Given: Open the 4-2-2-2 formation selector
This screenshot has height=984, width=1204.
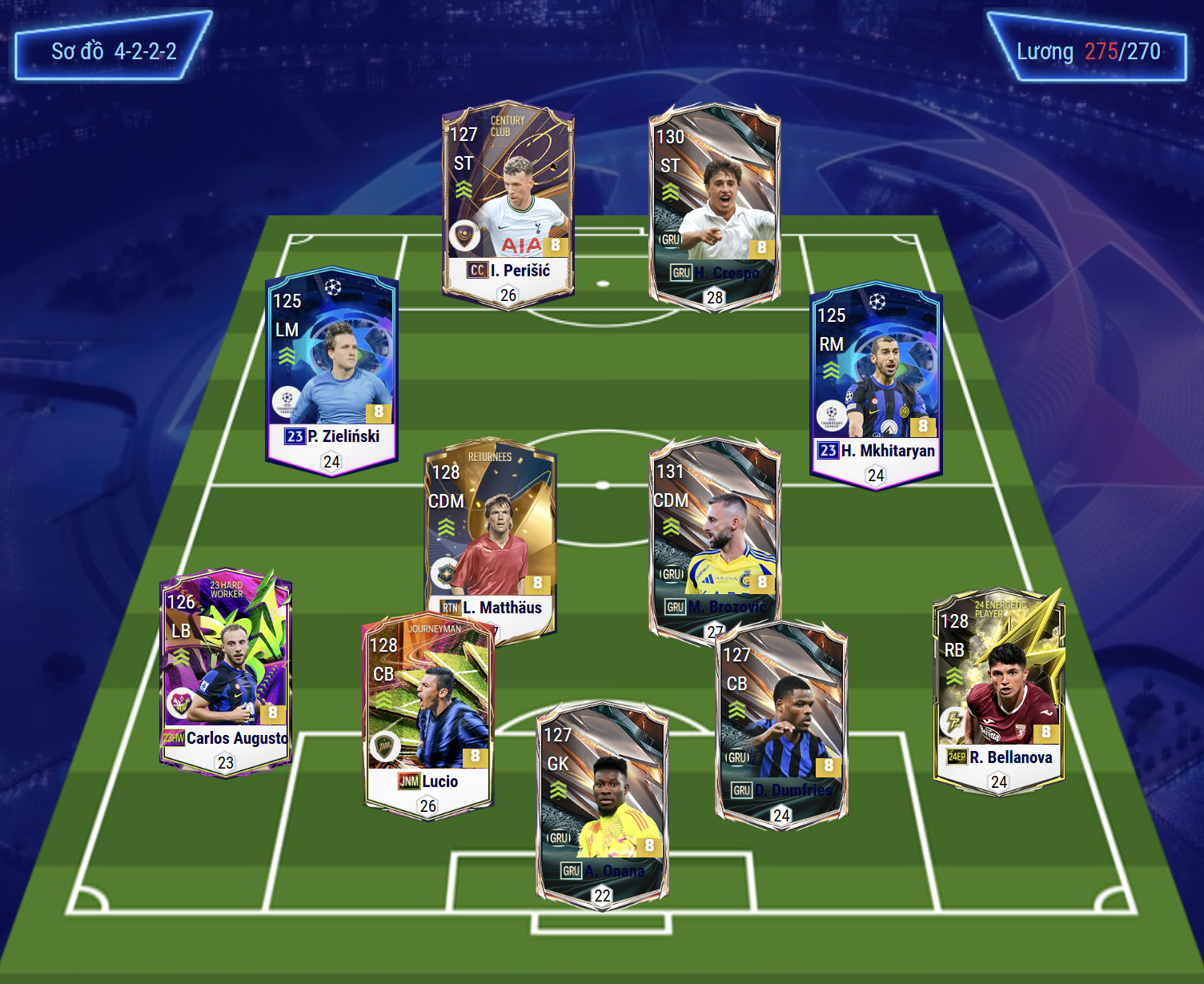Looking at the screenshot, I should pyautogui.click(x=114, y=51).
